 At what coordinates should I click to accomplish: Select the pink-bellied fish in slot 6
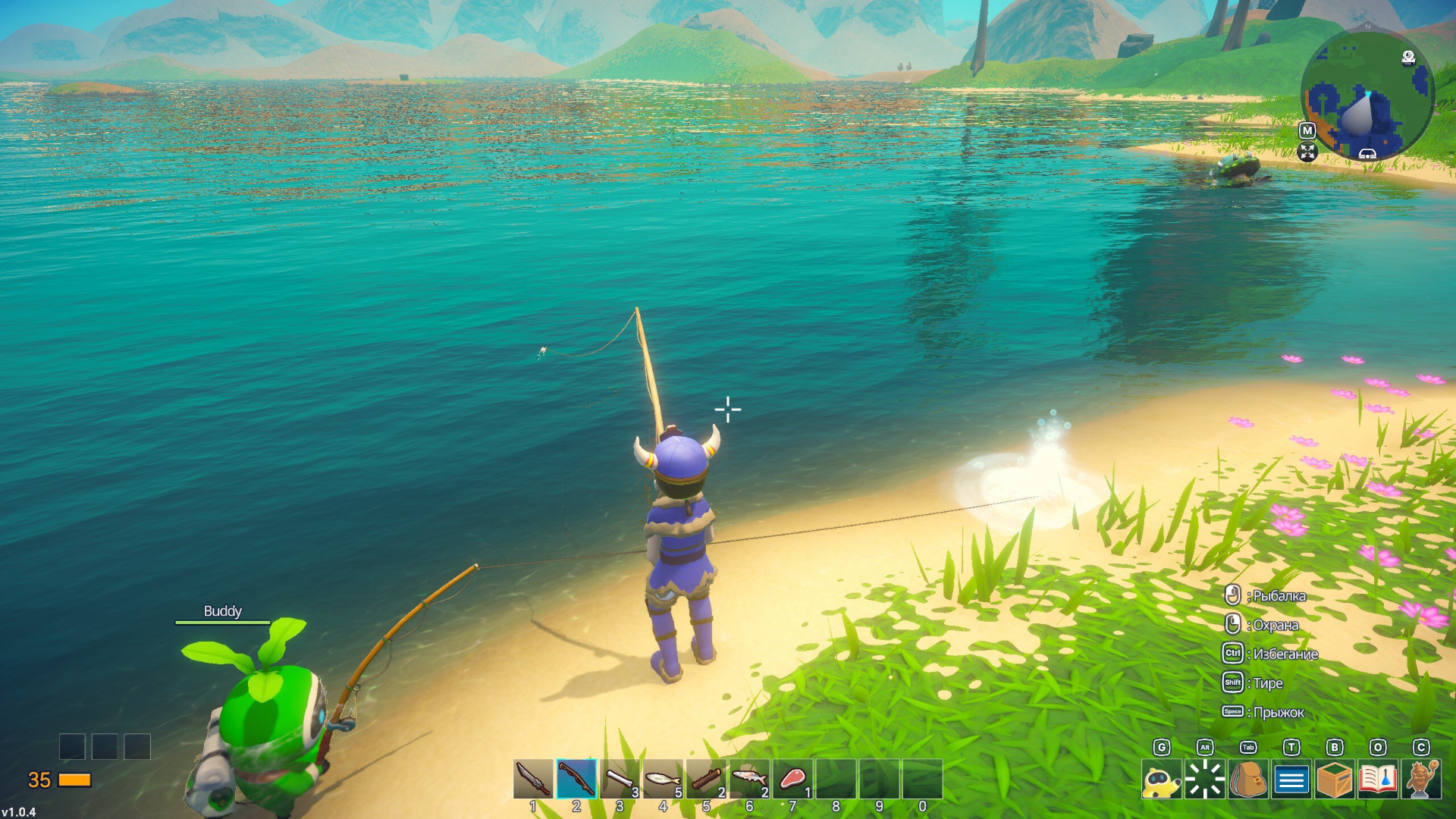tap(749, 779)
